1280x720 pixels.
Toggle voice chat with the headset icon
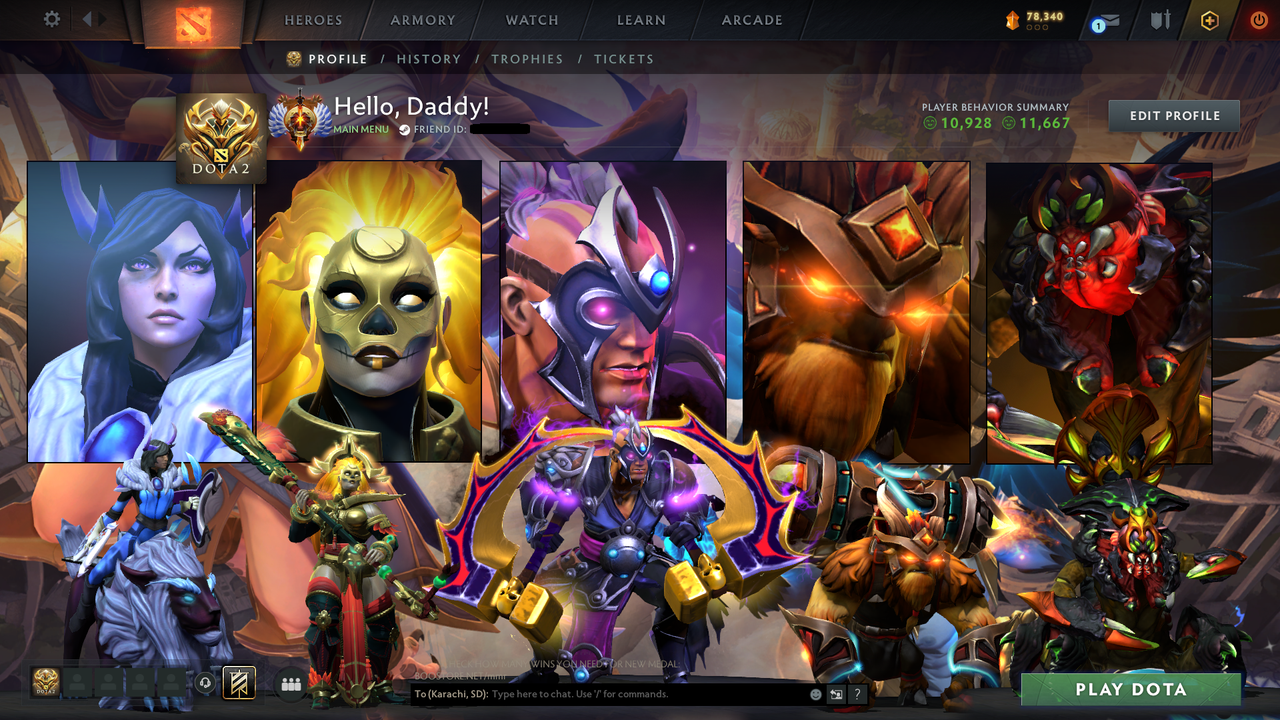point(205,683)
